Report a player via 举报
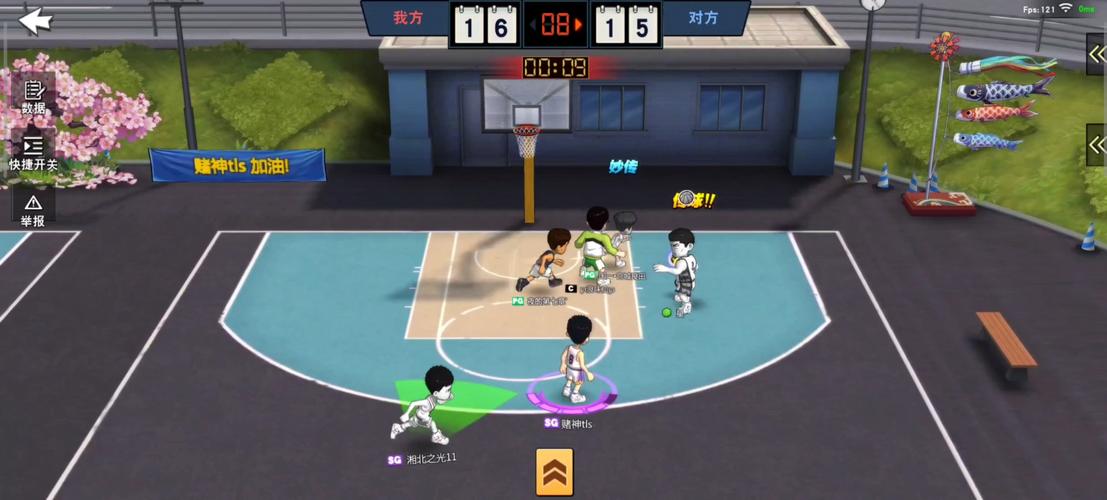Screen dimensions: 1107x500 click(x=33, y=208)
